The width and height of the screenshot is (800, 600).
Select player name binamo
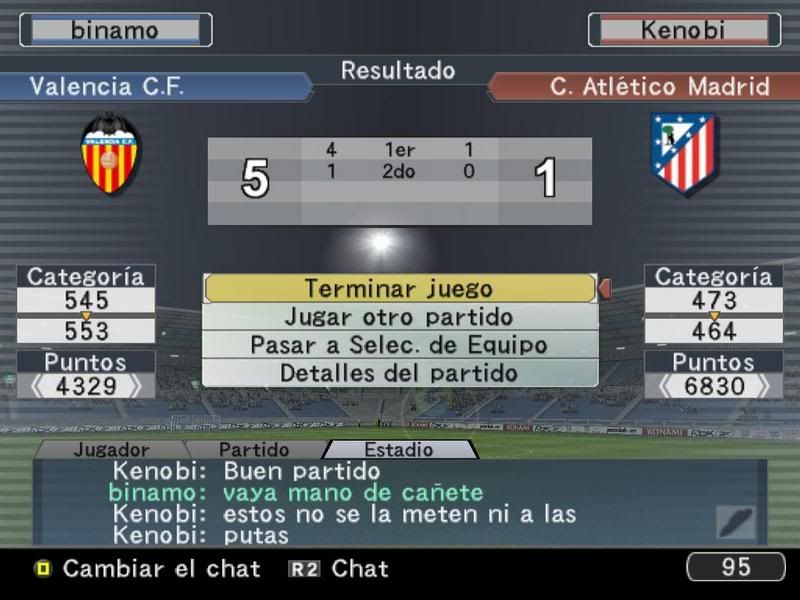point(115,30)
